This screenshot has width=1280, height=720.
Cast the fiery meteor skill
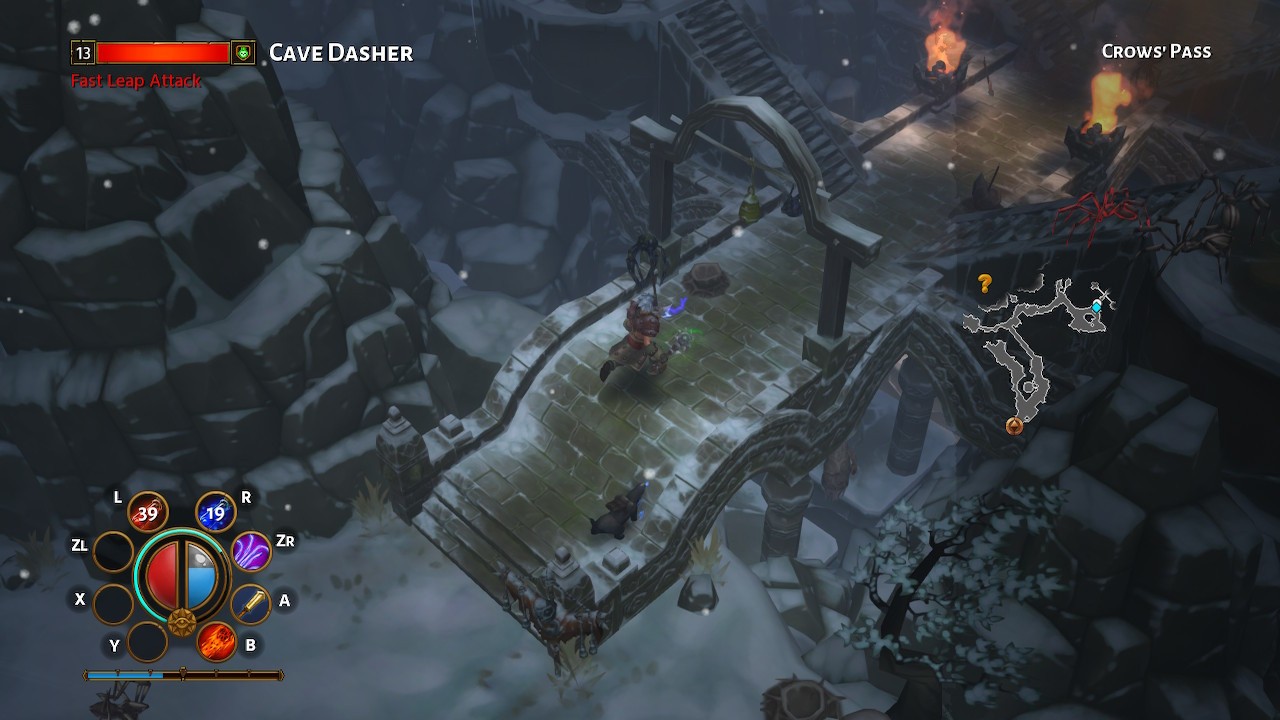click(216, 641)
